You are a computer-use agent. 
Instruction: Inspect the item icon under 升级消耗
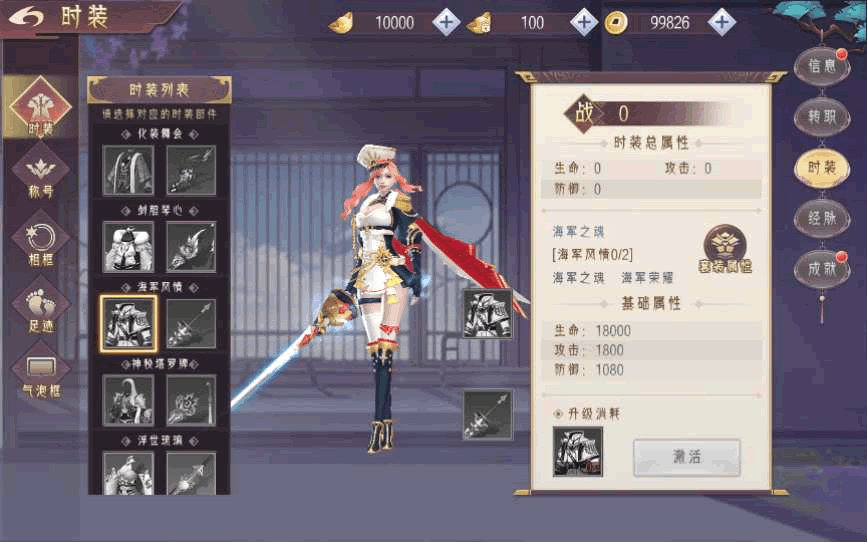(578, 452)
